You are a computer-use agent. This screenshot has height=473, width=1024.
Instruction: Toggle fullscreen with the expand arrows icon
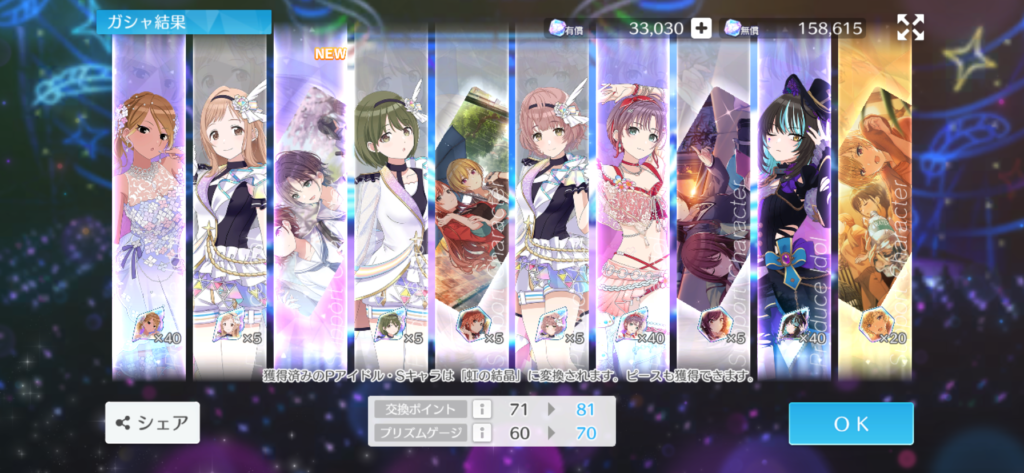(x=910, y=28)
